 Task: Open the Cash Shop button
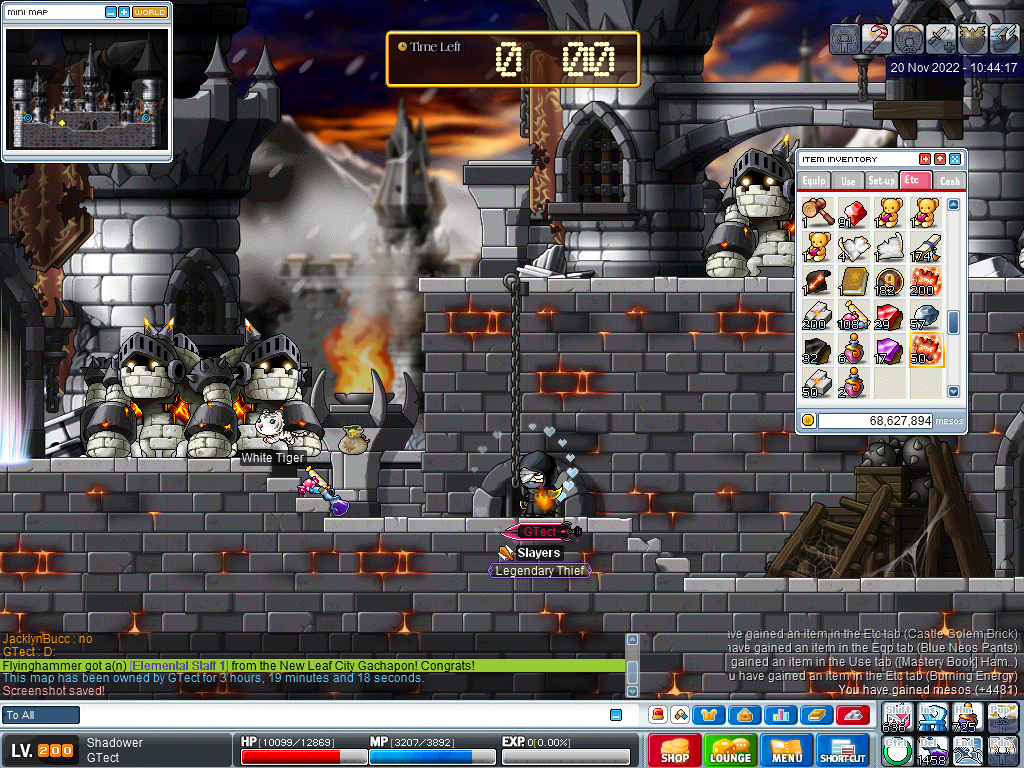click(675, 751)
